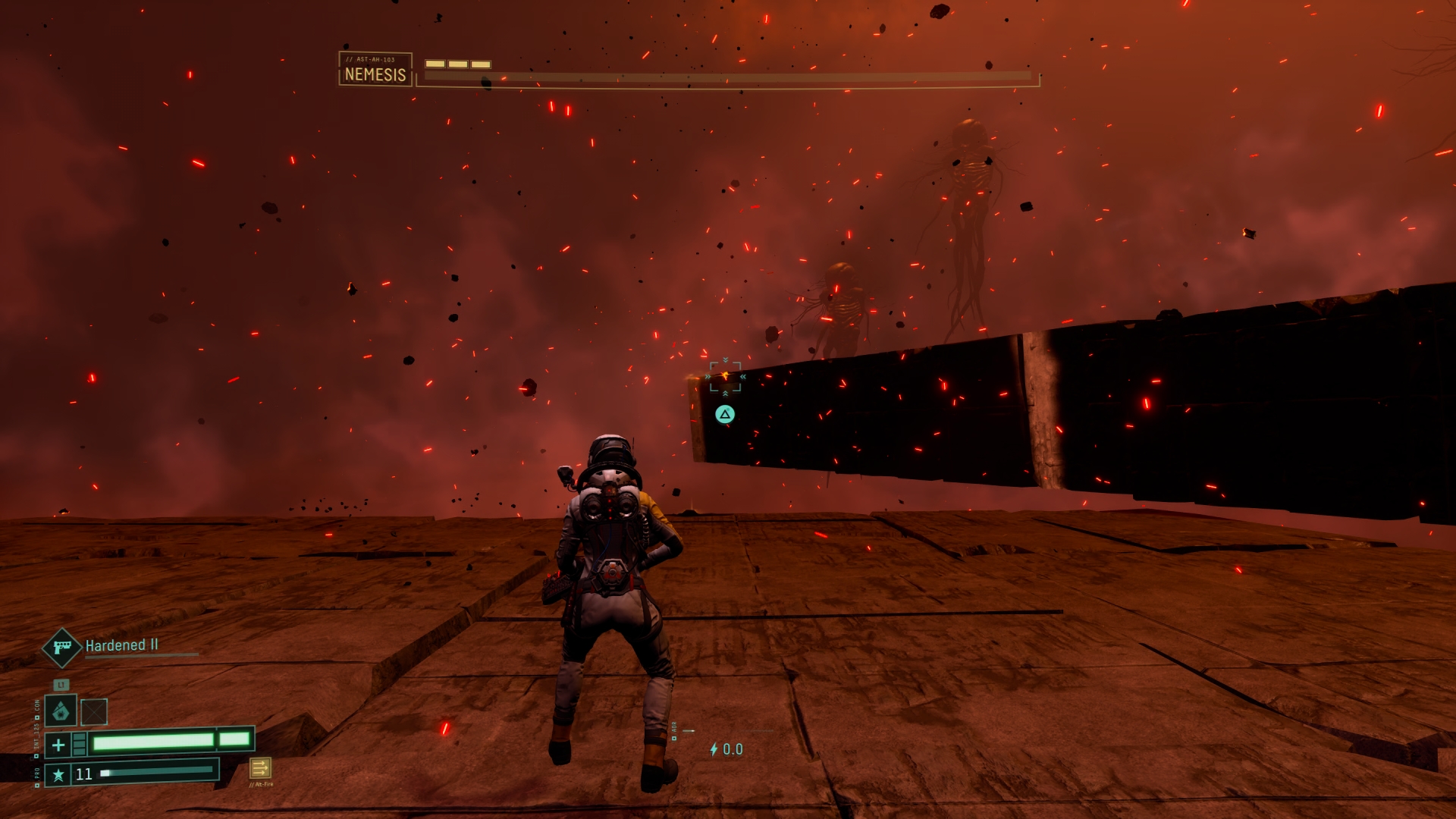This screenshot has height=819, width=1456.
Task: Click the yellow Alt-Fire arrows icon
Action: [x=260, y=768]
